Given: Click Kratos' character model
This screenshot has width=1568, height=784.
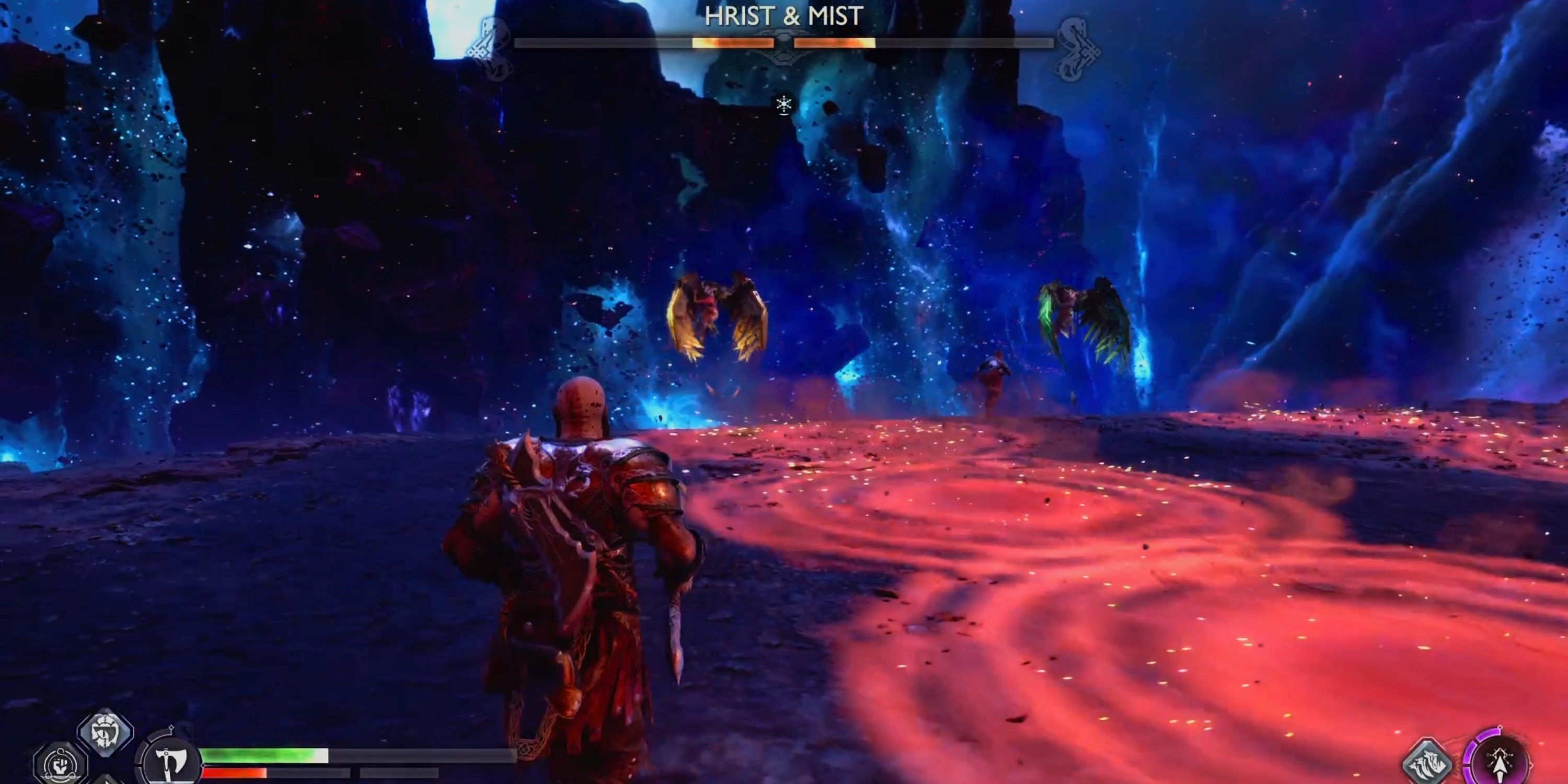Looking at the screenshot, I should [578, 548].
